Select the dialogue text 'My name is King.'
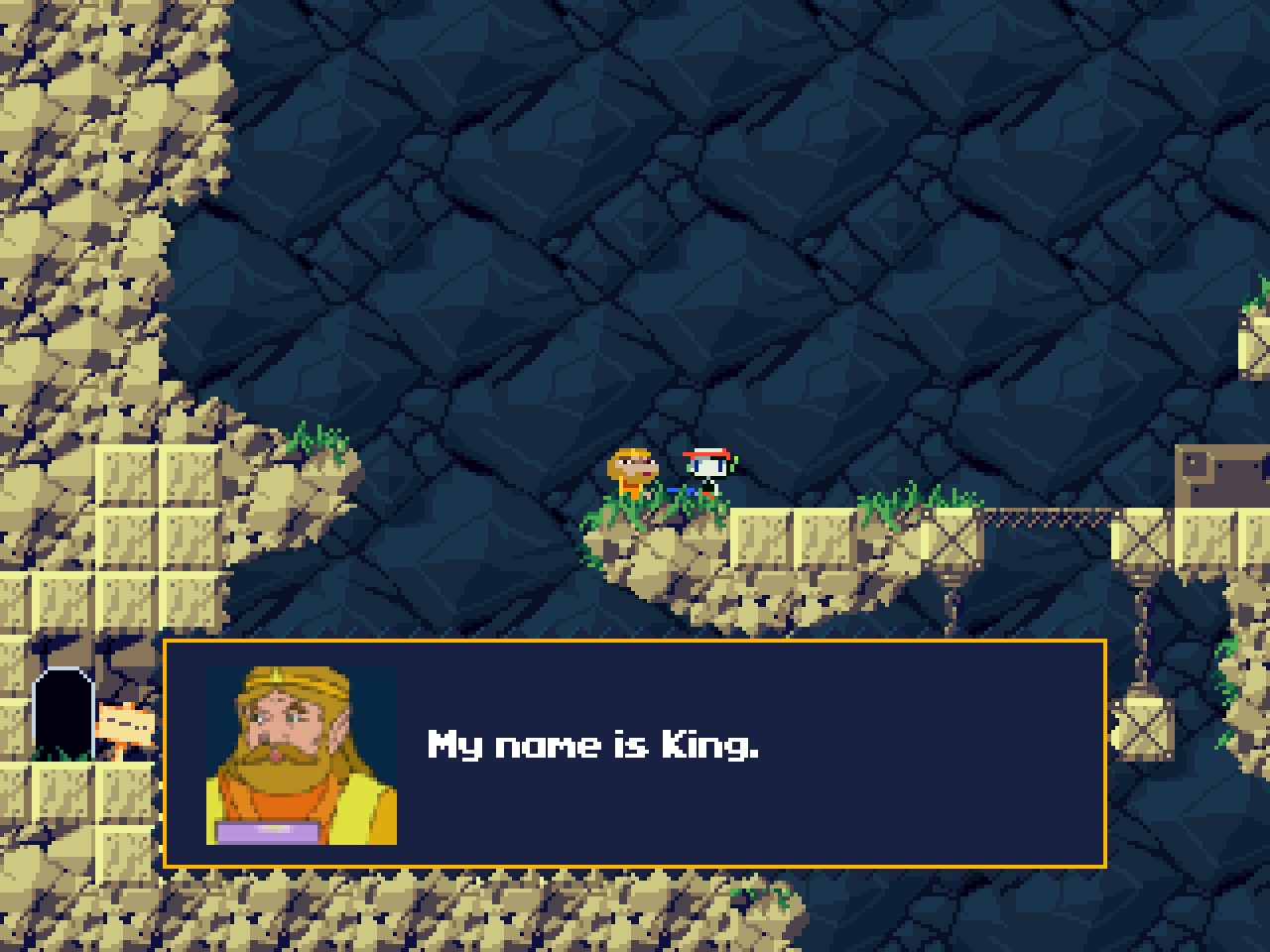 592,746
